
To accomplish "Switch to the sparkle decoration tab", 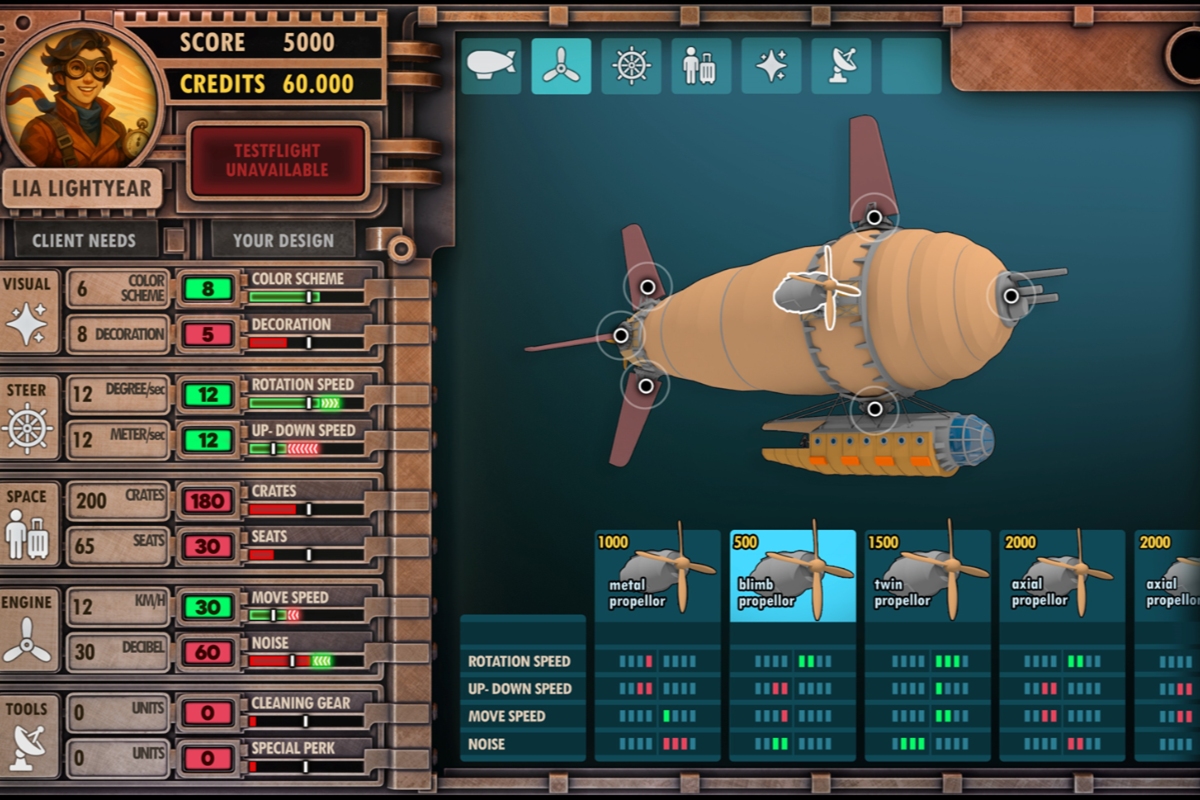I will (x=771, y=66).
